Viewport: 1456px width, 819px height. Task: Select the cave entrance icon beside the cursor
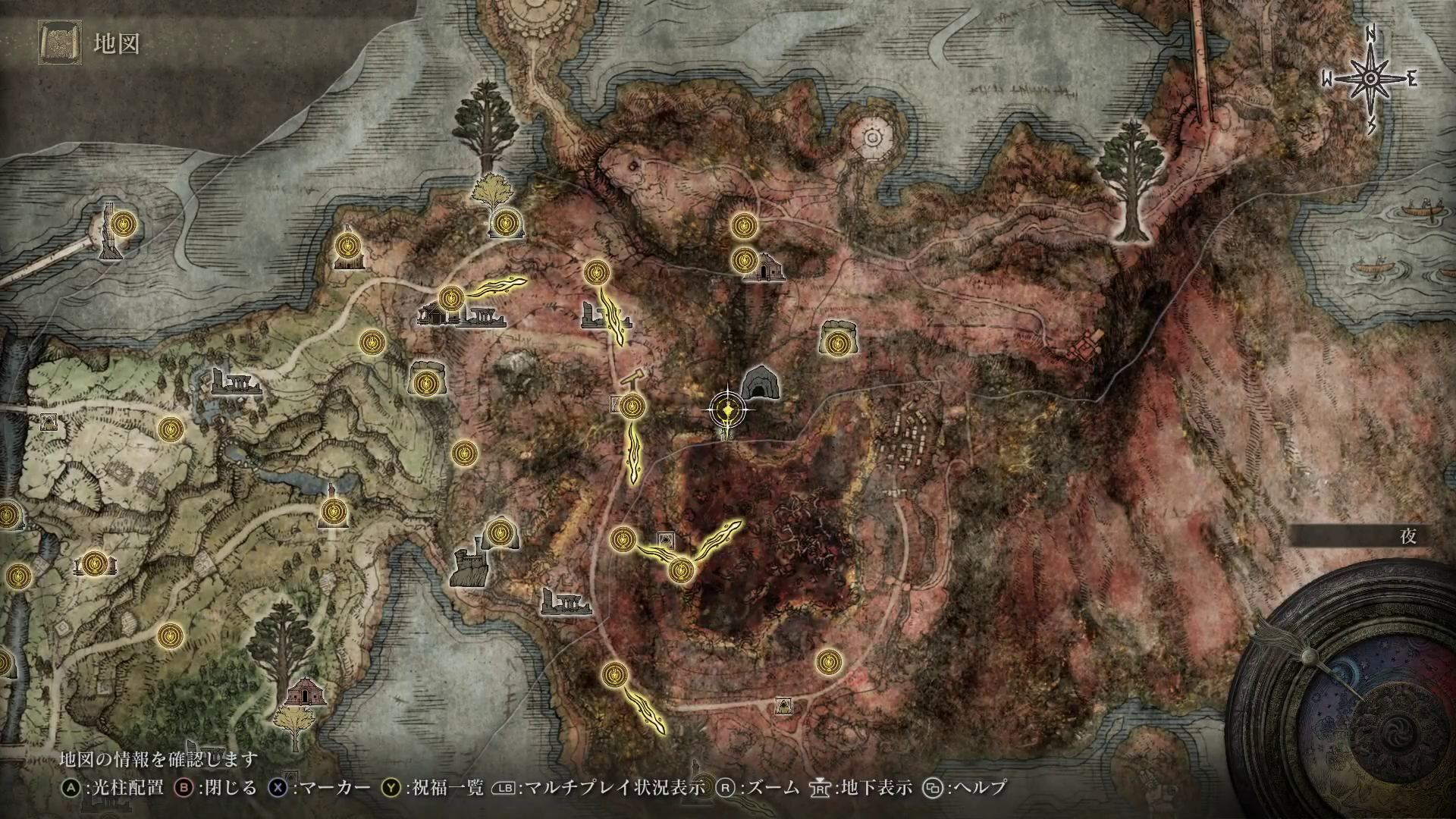click(757, 383)
